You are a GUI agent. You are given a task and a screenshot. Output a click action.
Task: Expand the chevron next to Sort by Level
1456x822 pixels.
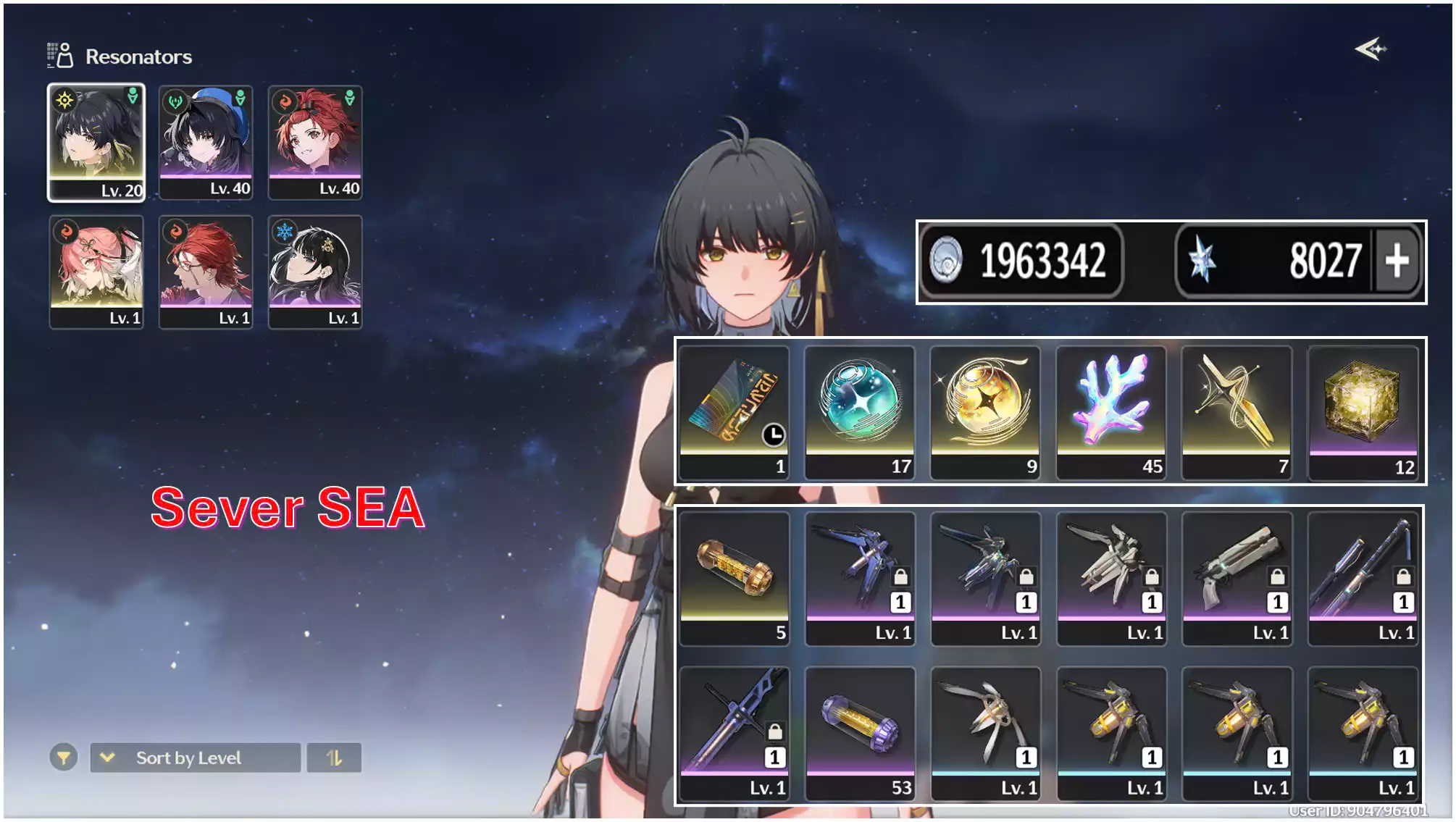point(107,758)
